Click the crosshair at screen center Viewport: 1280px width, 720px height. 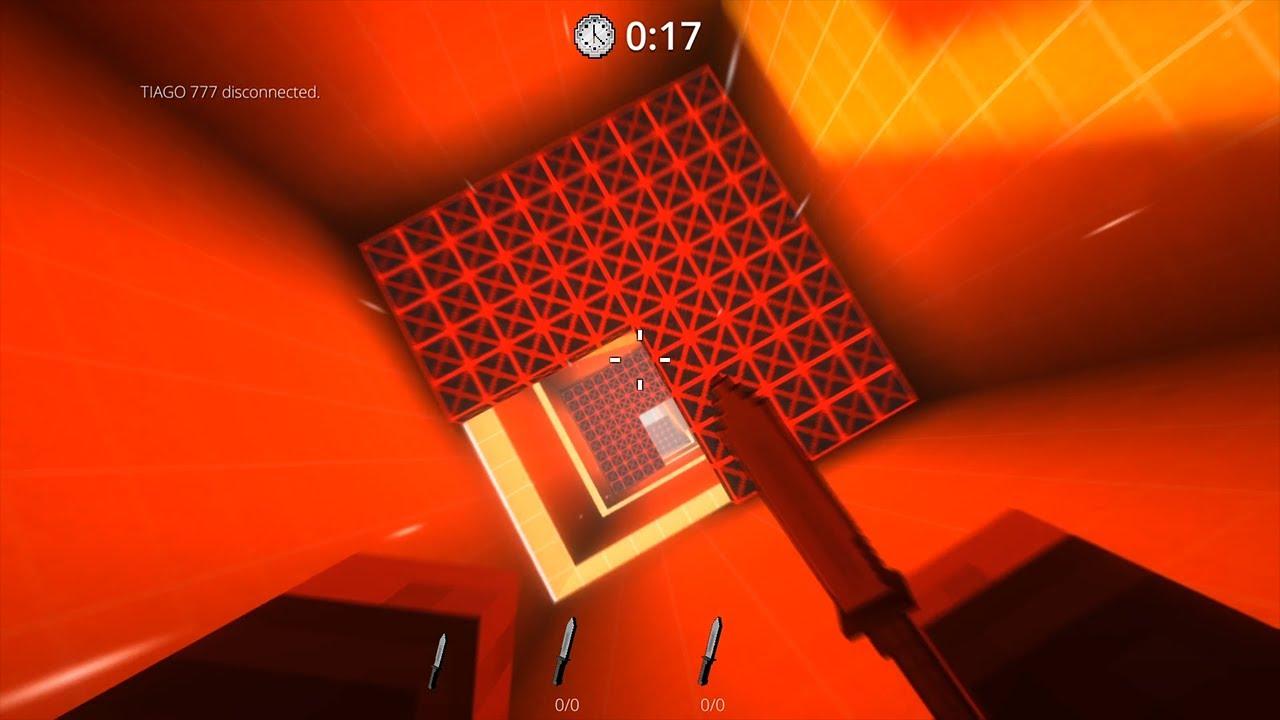(640, 360)
